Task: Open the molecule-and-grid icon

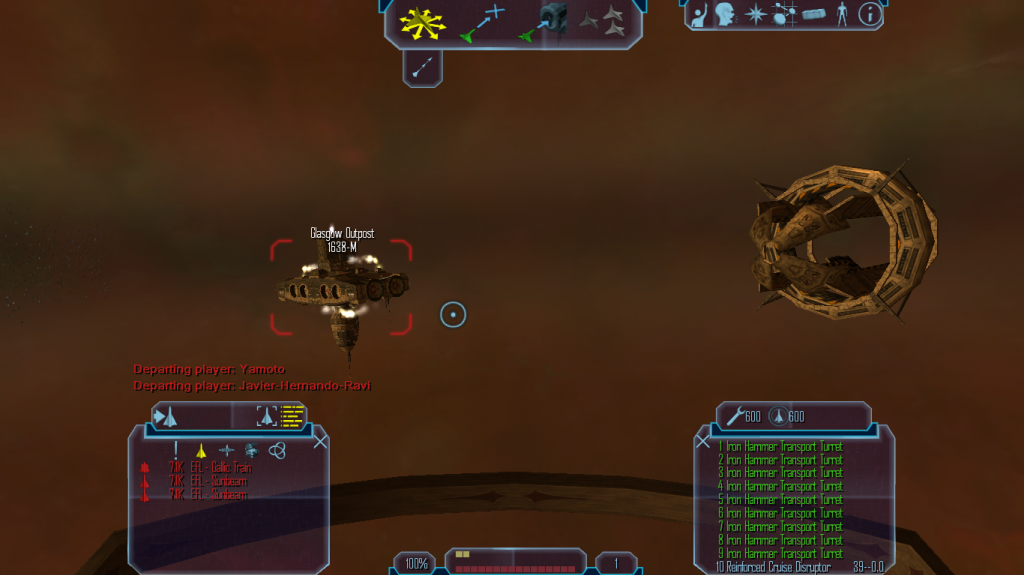Action: [x=784, y=14]
